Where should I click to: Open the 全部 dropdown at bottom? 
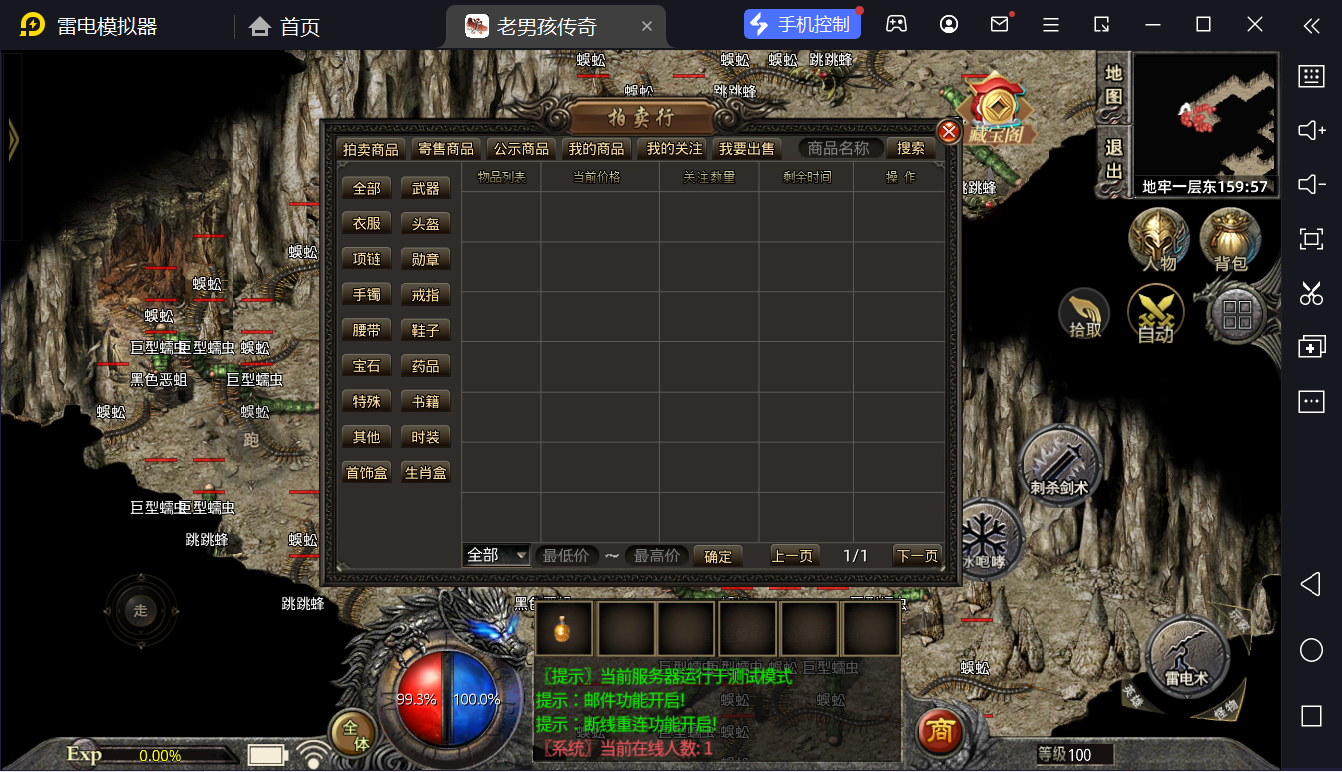(496, 555)
